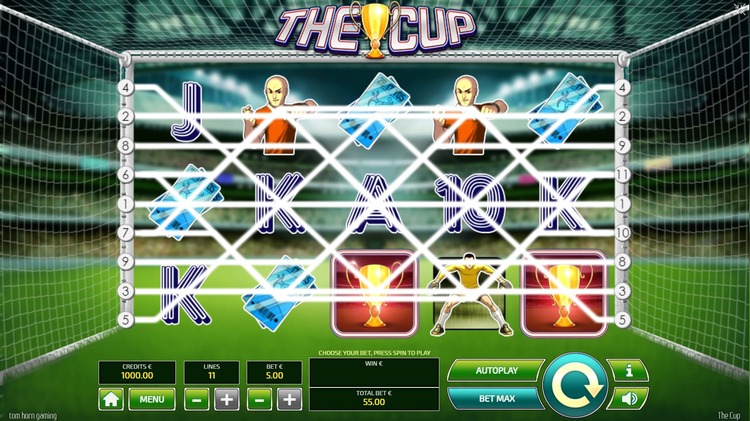The height and width of the screenshot is (421, 750).
Task: Decrease the number of lines
Action: pyautogui.click(x=197, y=400)
